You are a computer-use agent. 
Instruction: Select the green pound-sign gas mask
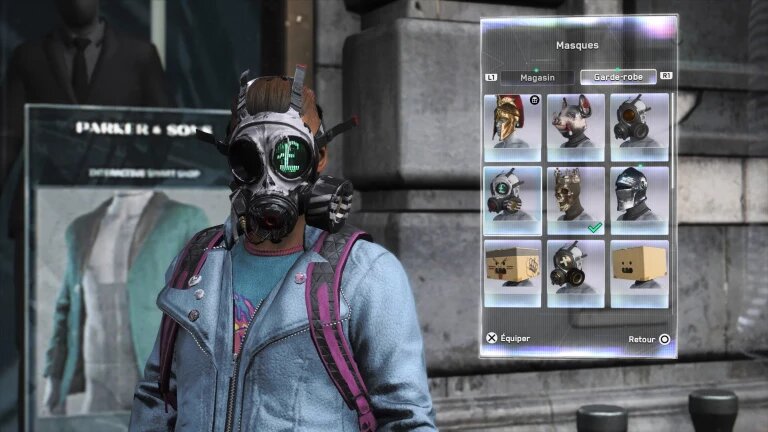(x=512, y=199)
